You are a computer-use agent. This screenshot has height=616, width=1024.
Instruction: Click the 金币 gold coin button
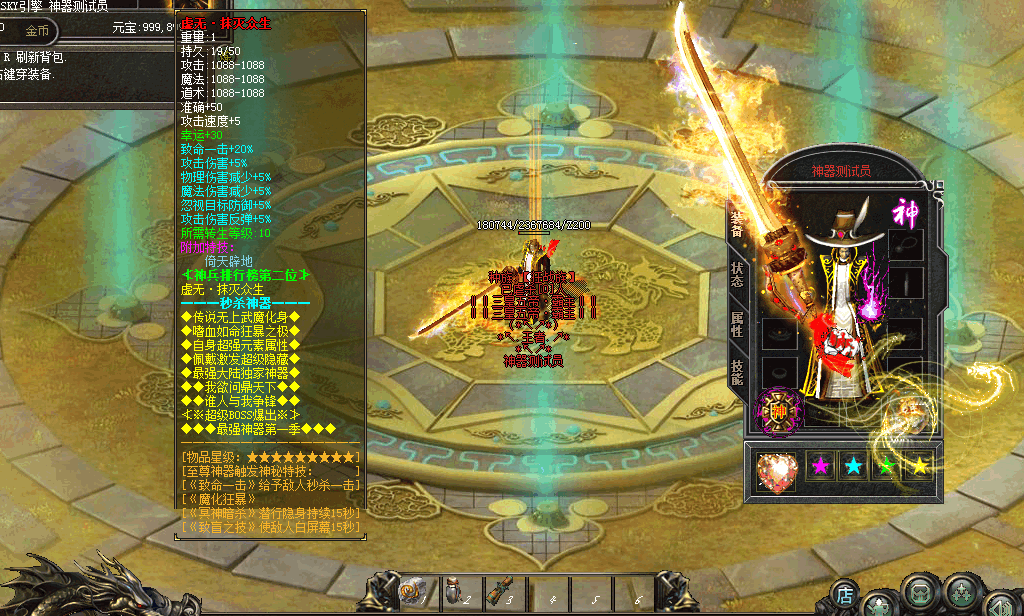coord(37,31)
